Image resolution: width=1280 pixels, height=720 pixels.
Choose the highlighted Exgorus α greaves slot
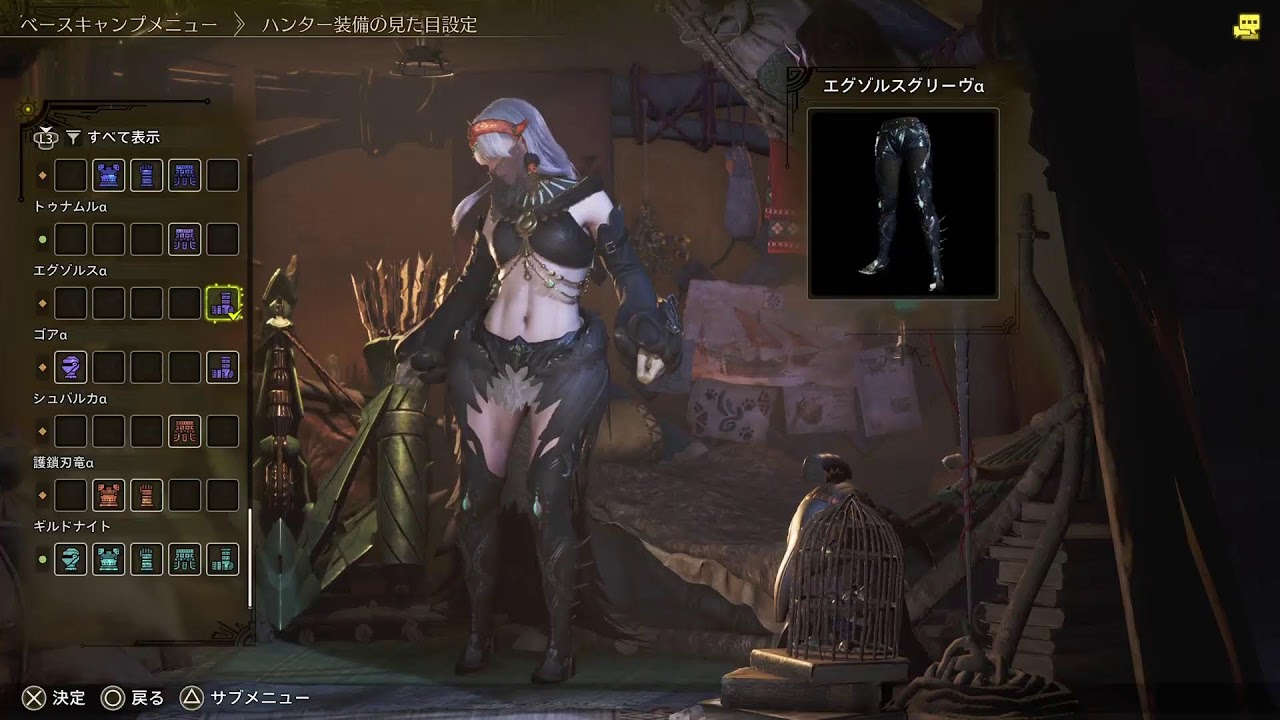223,303
